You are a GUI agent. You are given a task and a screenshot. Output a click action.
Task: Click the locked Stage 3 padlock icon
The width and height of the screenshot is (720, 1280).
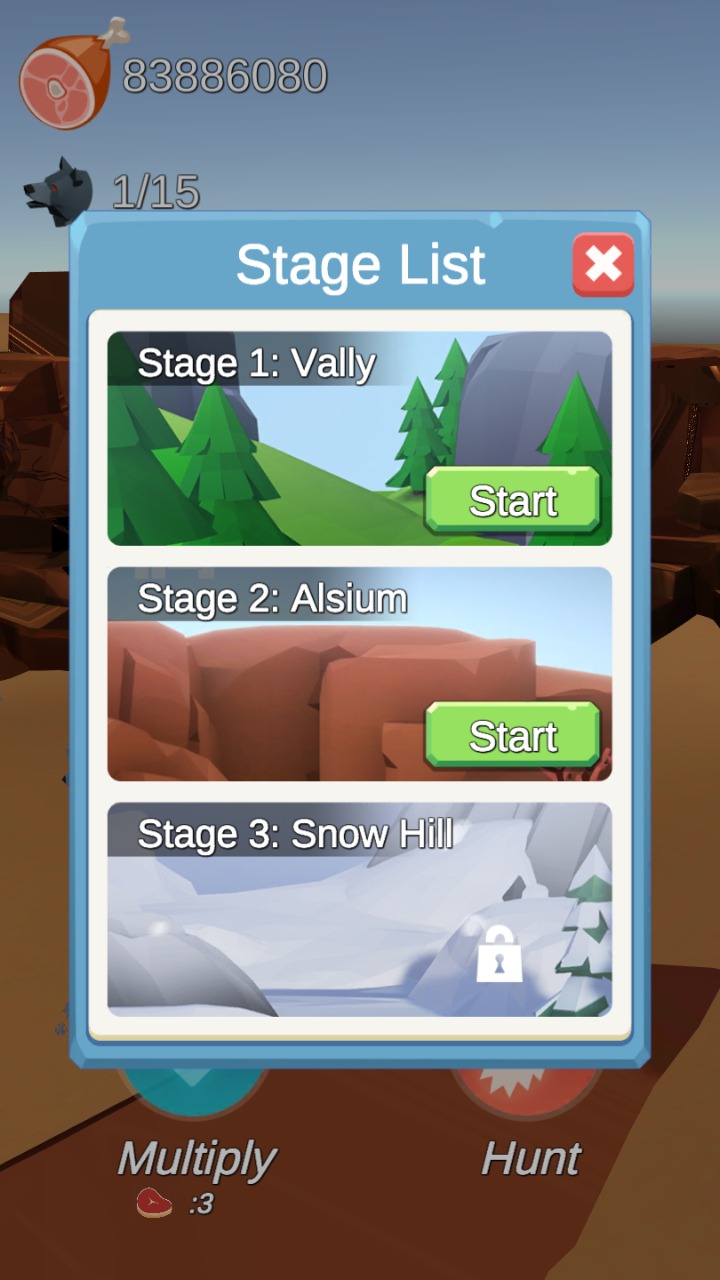(x=499, y=955)
